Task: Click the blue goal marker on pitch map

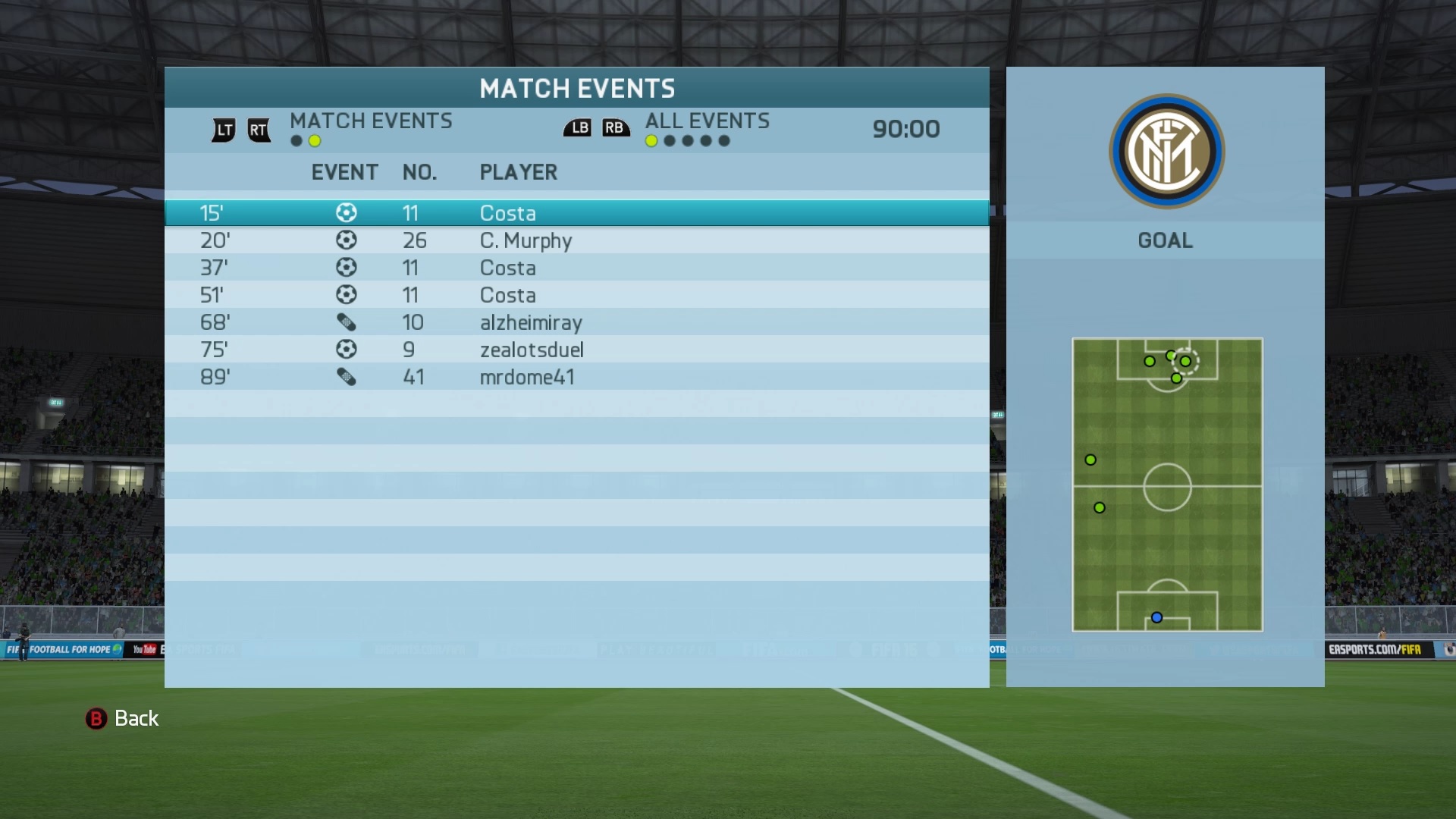Action: click(1156, 618)
